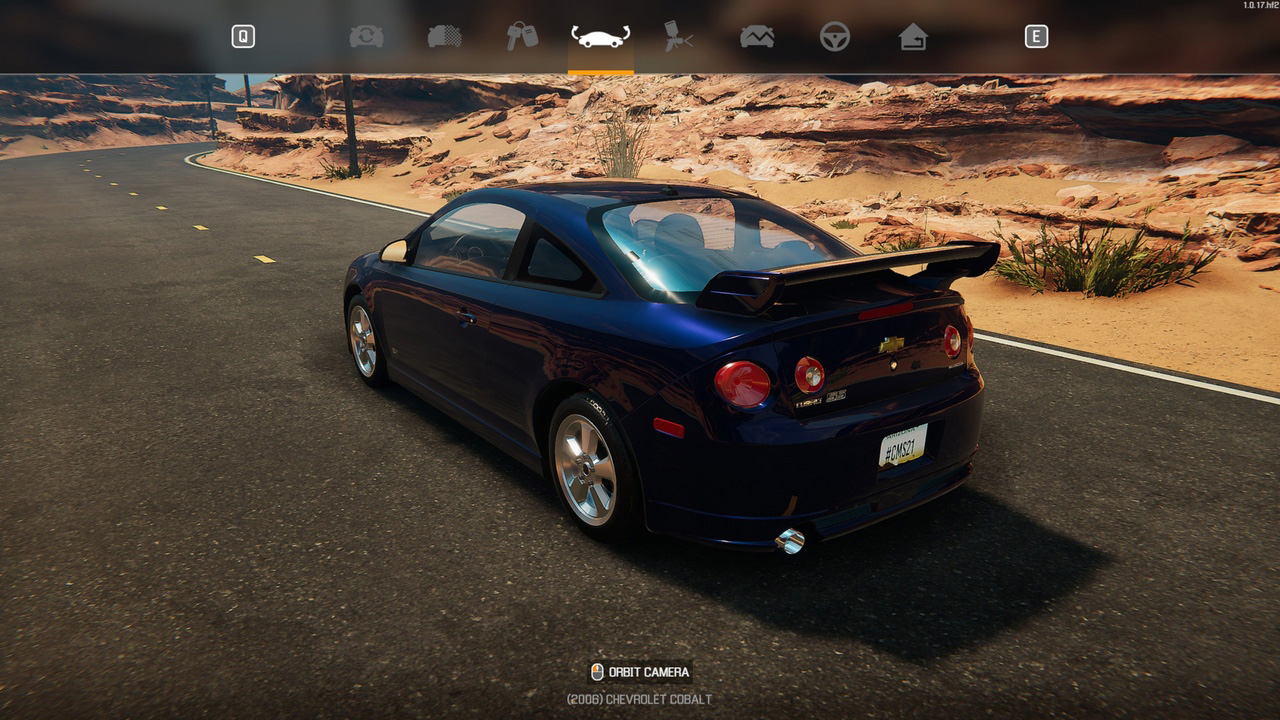Select the checkered car tab

pyautogui.click(x=444, y=37)
